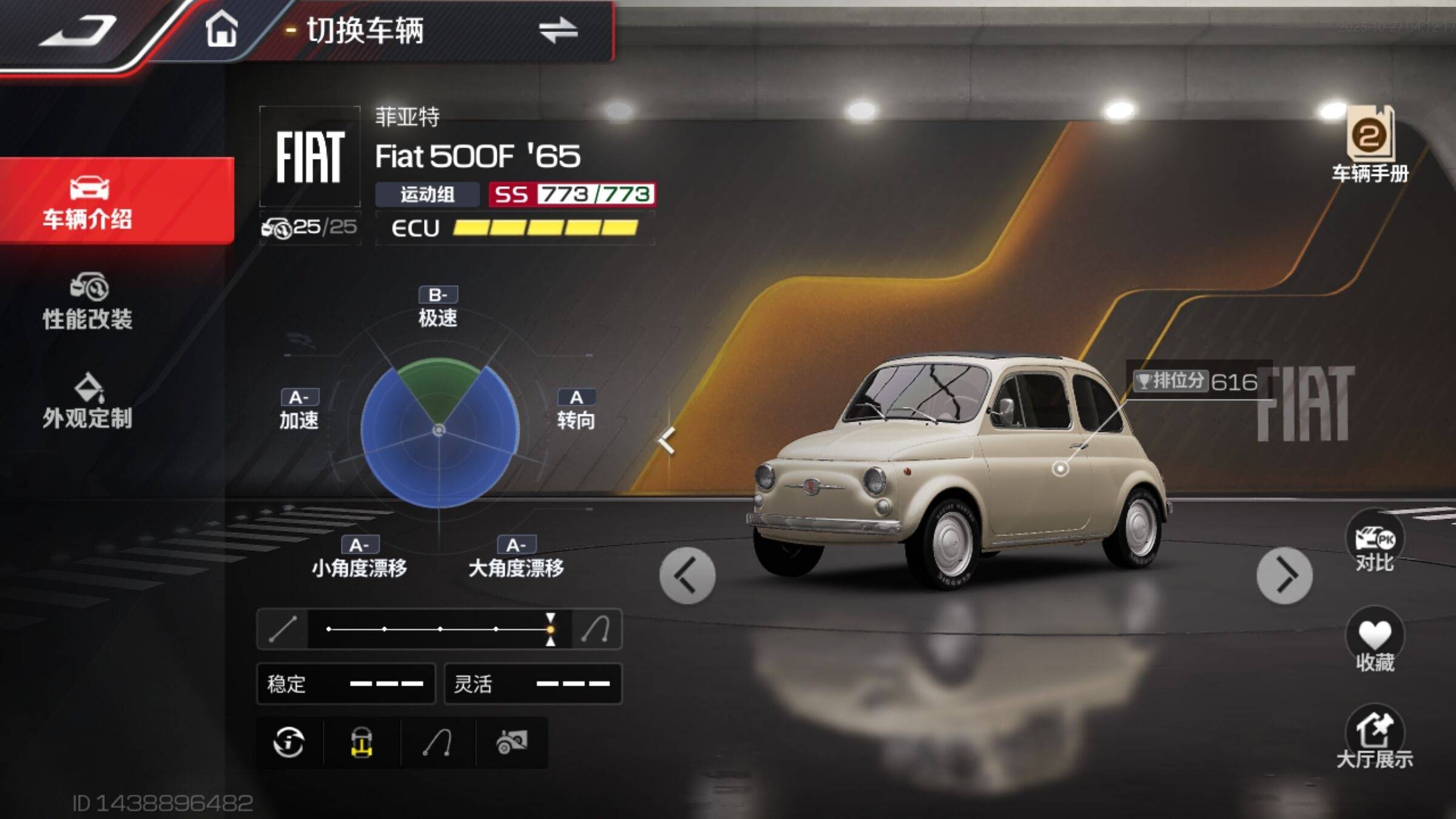Screen dimensions: 1456x819
Task: Go back with the top-left arrow
Action: click(x=79, y=30)
